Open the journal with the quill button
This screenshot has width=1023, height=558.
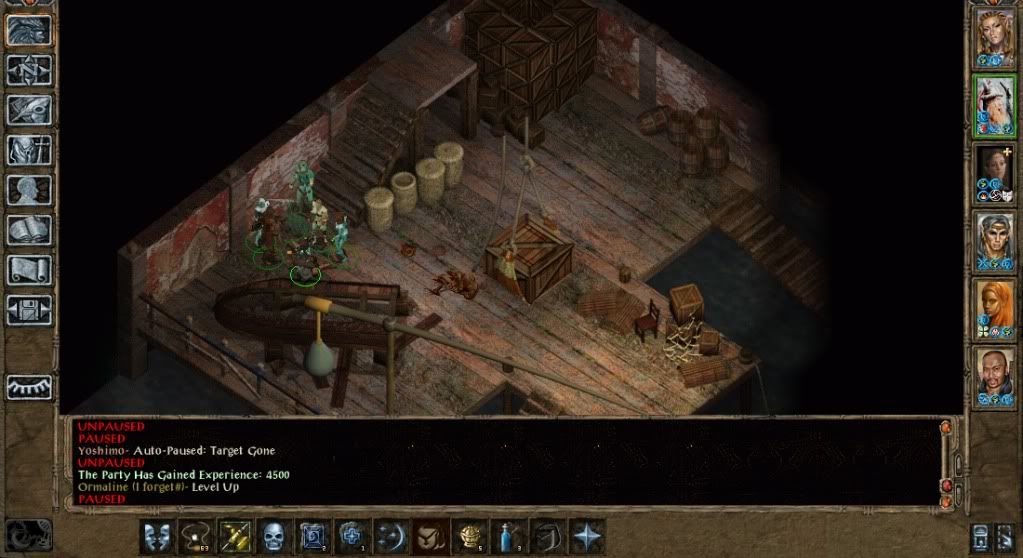point(29,109)
